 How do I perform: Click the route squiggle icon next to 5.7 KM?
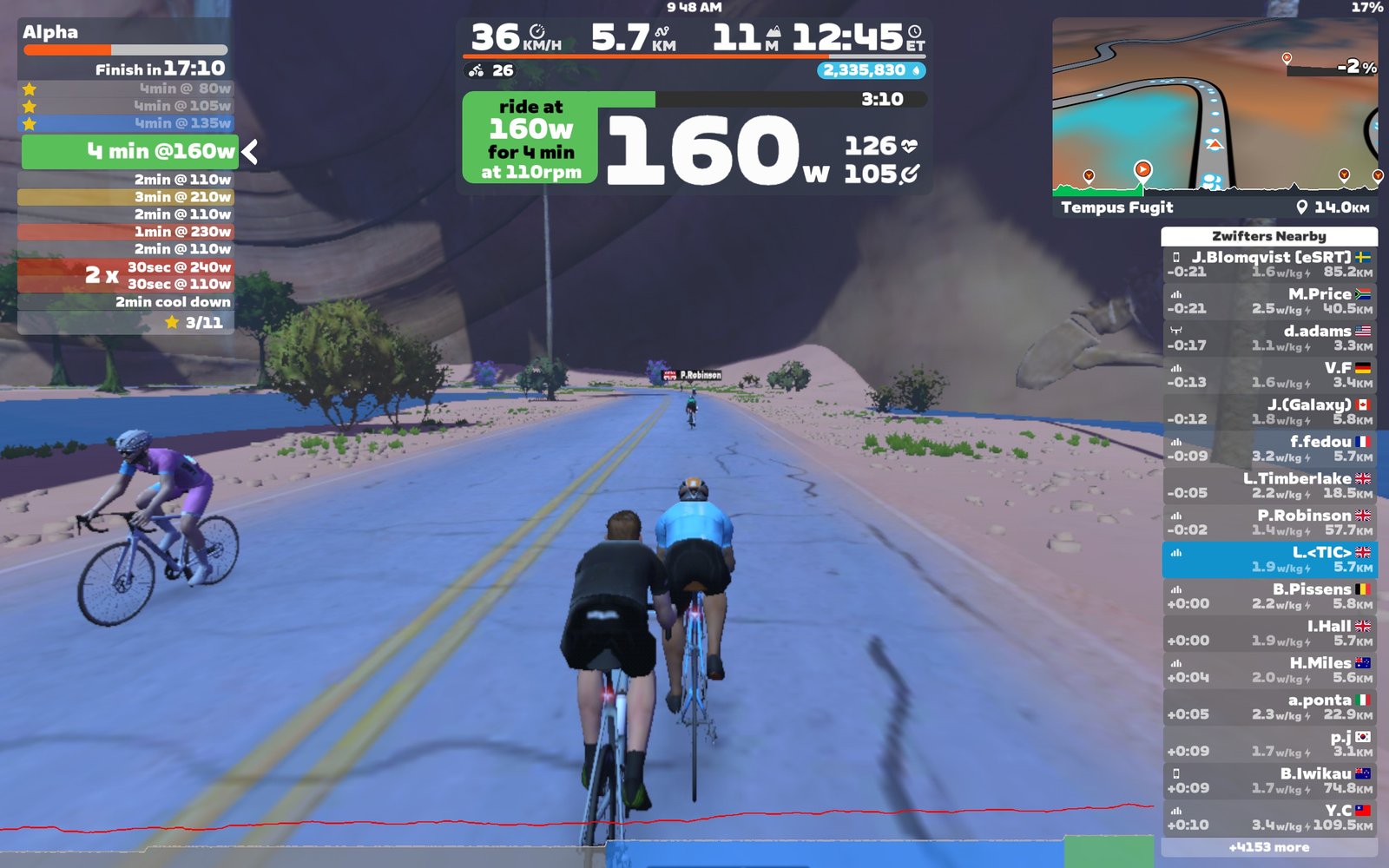tap(663, 31)
